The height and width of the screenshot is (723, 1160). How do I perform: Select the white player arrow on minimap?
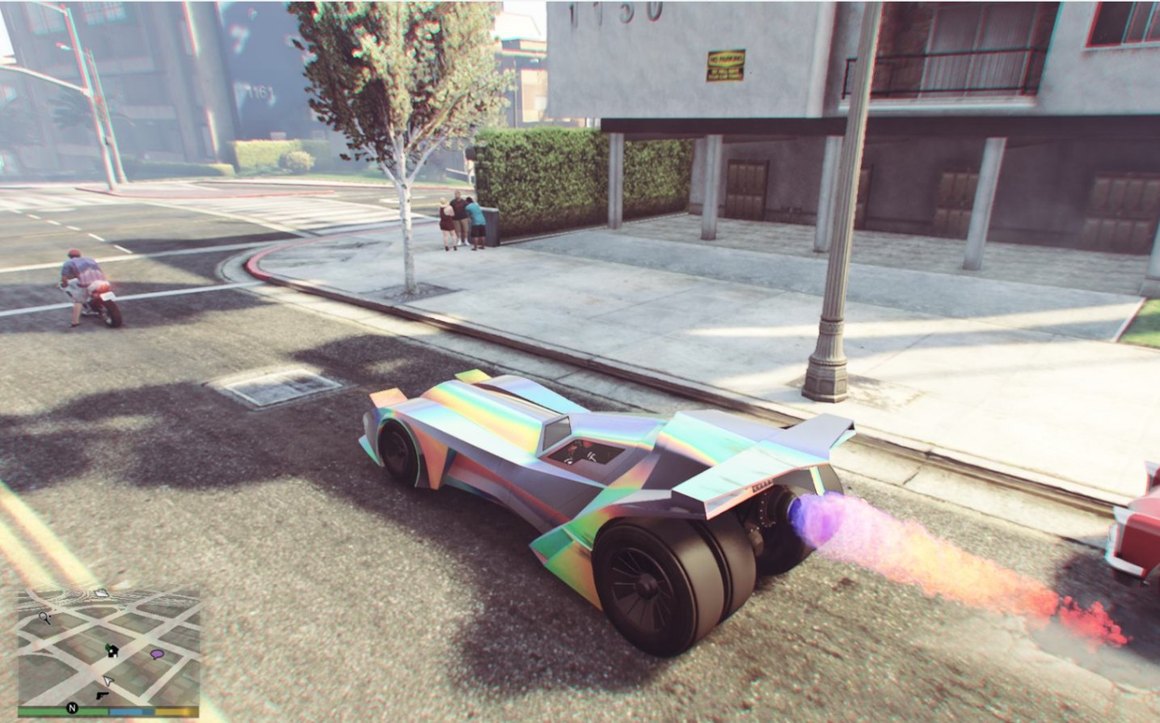pyautogui.click(x=109, y=680)
